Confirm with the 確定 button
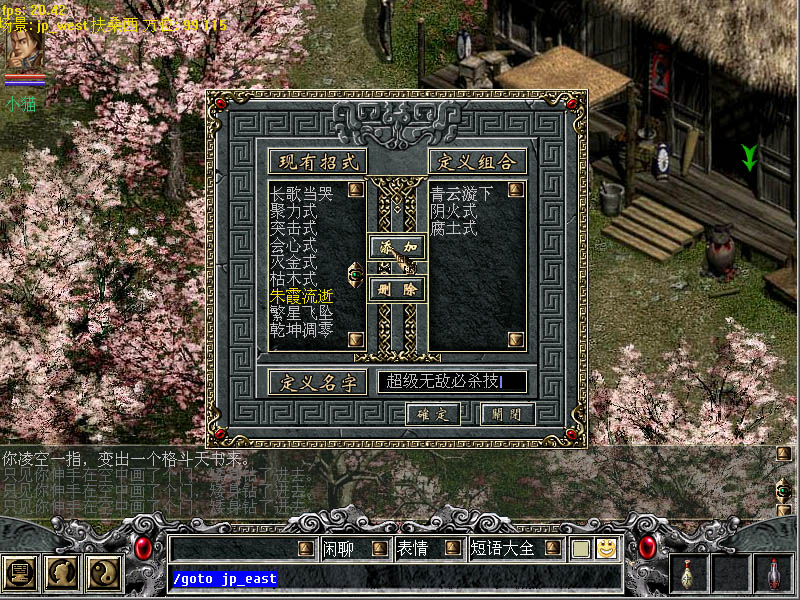Viewport: 800px width, 600px height. click(433, 414)
